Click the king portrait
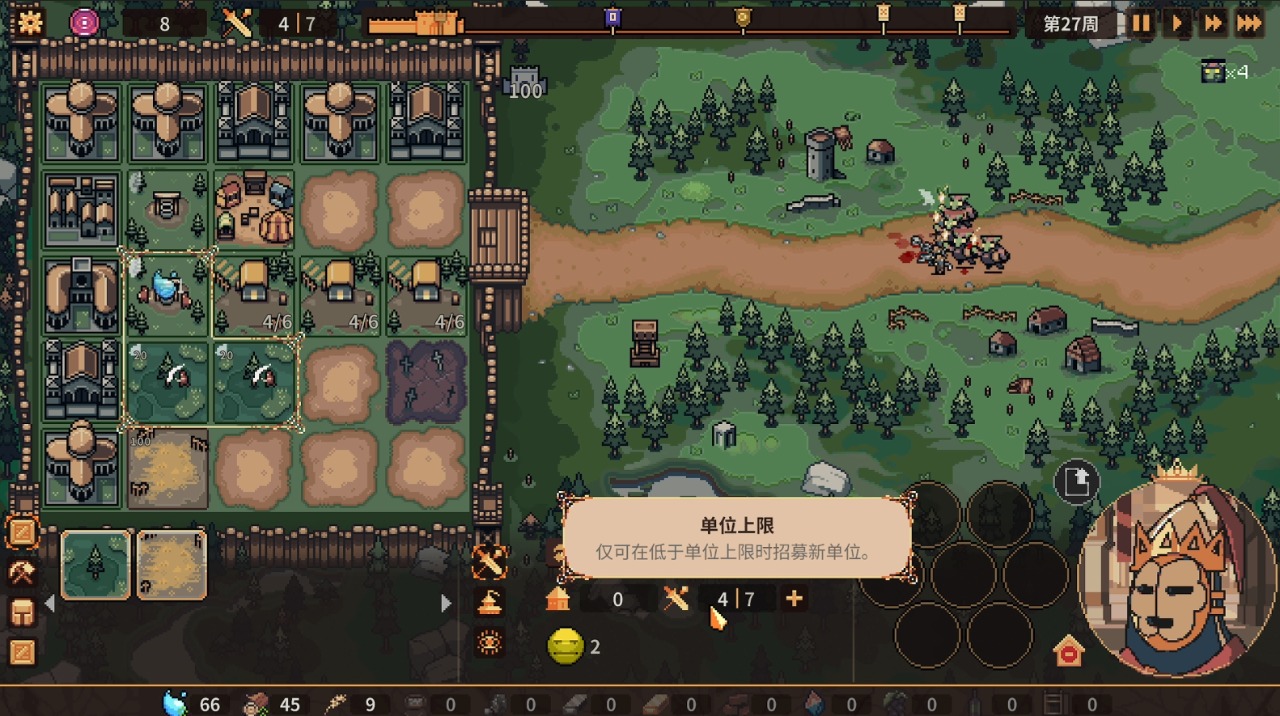1280x716 pixels. [x=1177, y=580]
